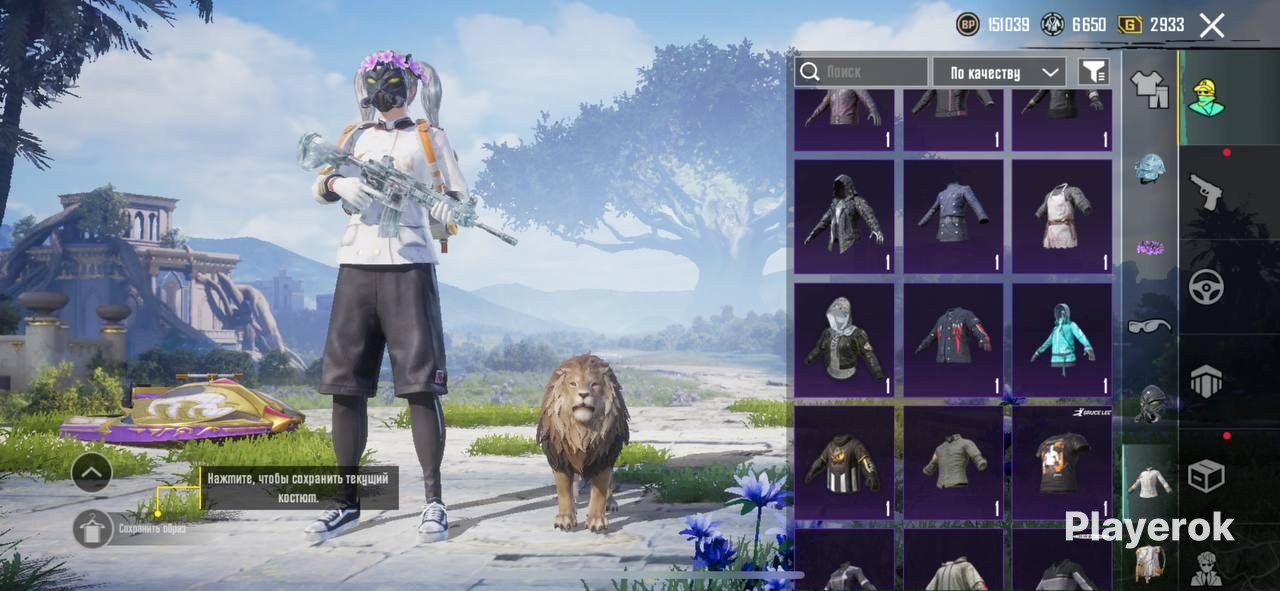Select the Bruce Lee black t-shirt
Image resolution: width=1280 pixels, height=591 pixels.
click(1061, 462)
